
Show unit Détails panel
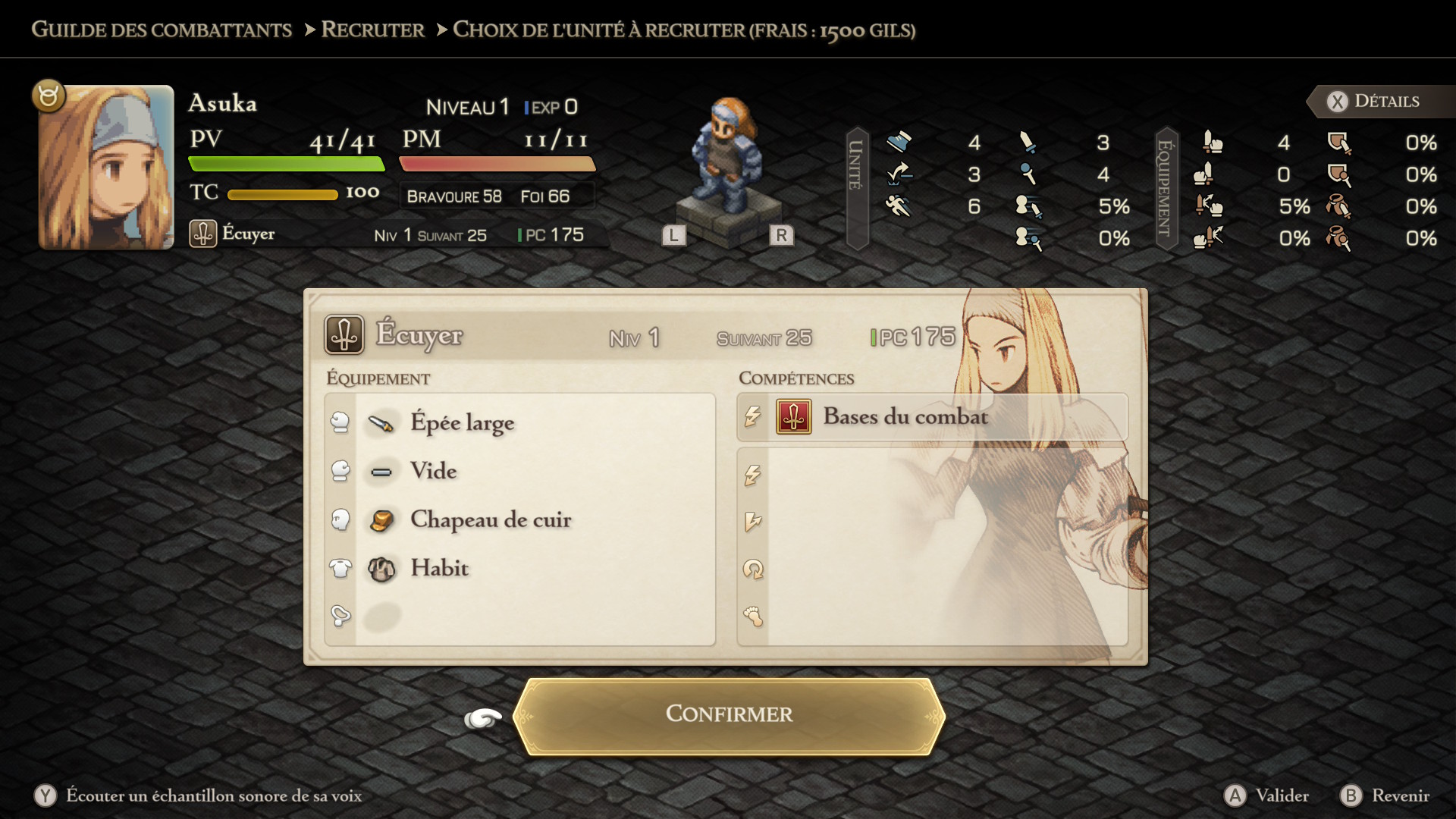1373,101
